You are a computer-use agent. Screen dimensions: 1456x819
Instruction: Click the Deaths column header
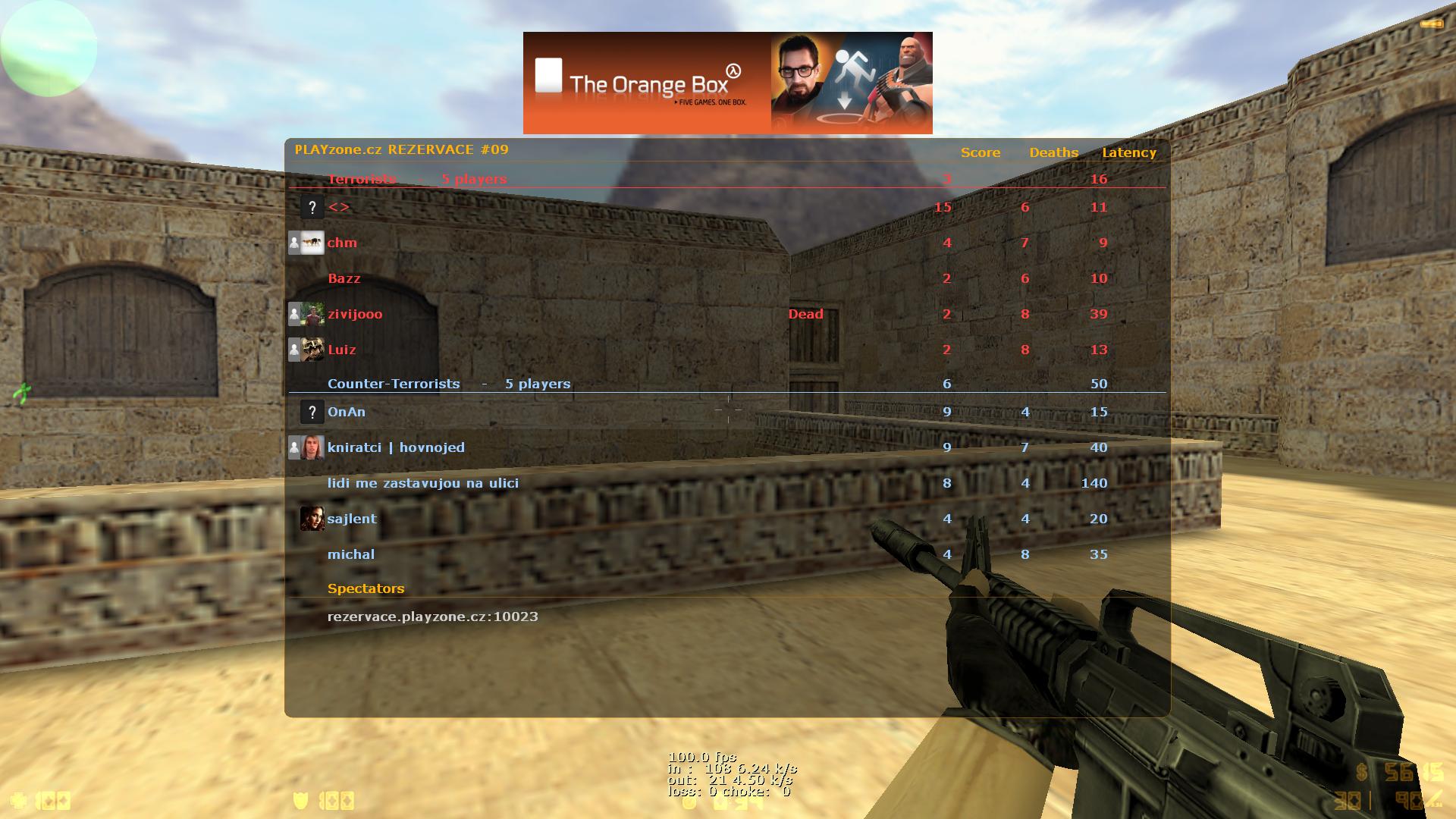coord(1053,152)
